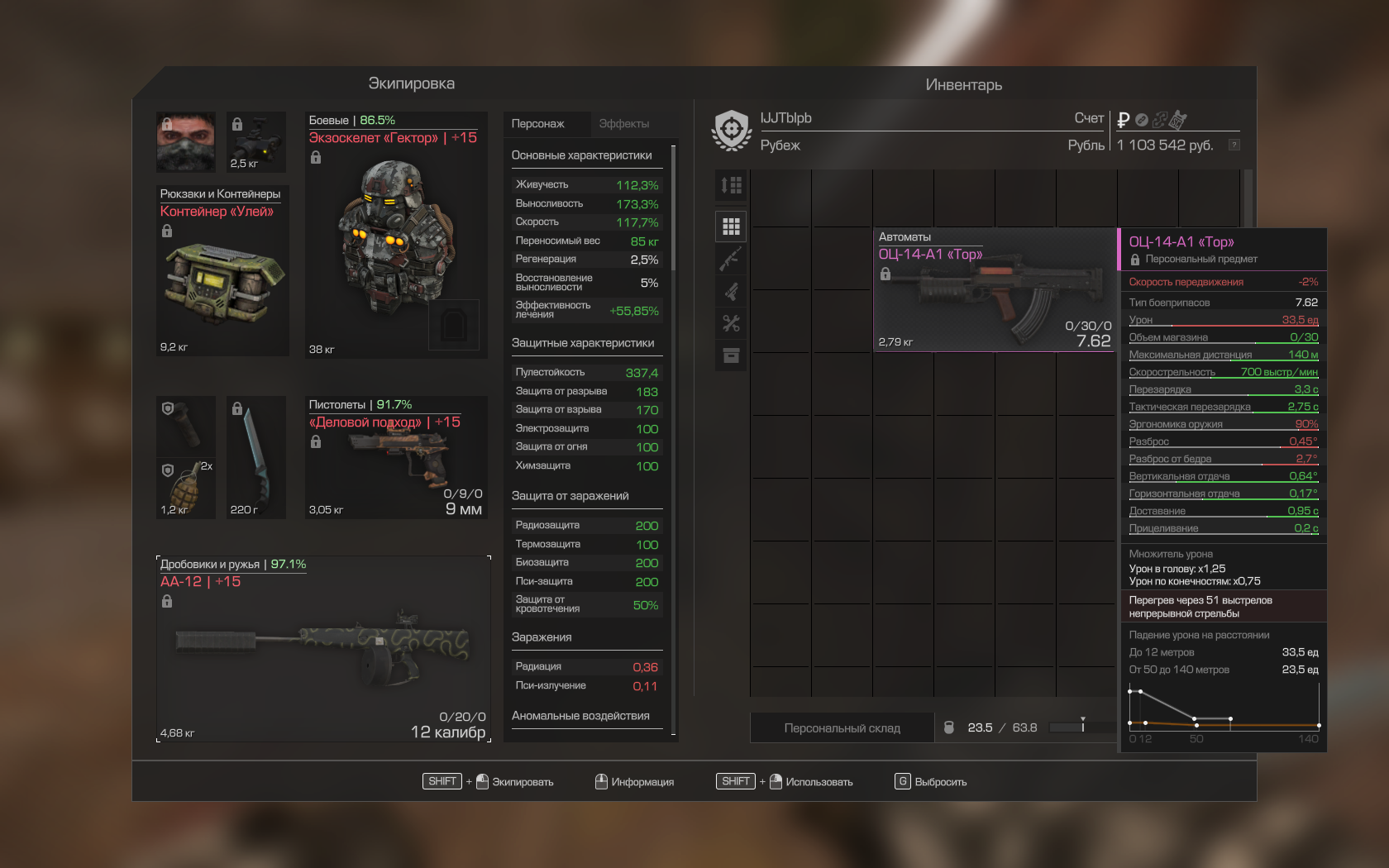Choose the ОЦ-14-А1 «Тор» rifle in inventory
Screen dimensions: 1389x868
pos(995,289)
